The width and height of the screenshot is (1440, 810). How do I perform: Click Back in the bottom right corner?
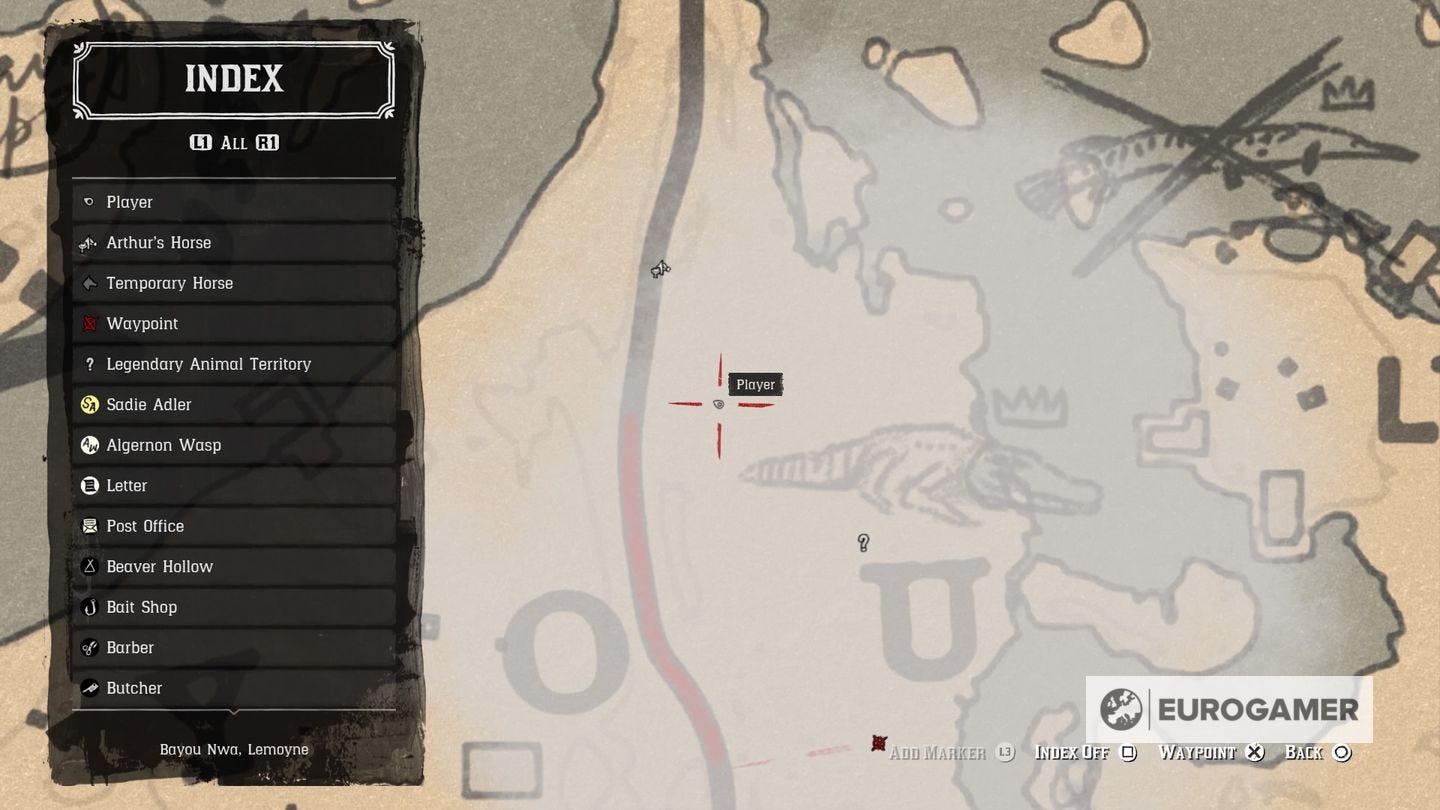click(1307, 752)
